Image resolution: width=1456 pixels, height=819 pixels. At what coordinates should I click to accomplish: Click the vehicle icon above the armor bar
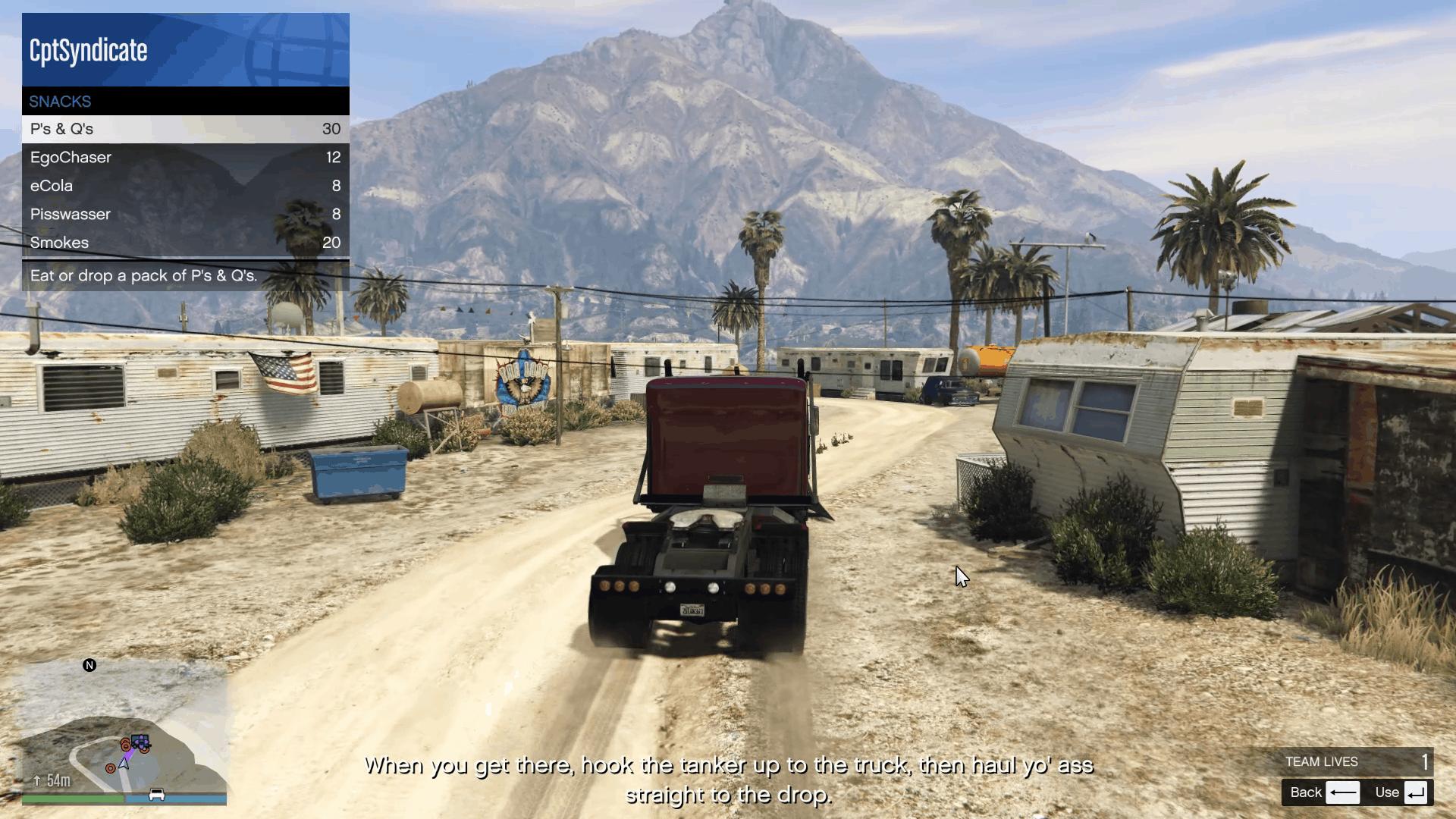[x=156, y=795]
